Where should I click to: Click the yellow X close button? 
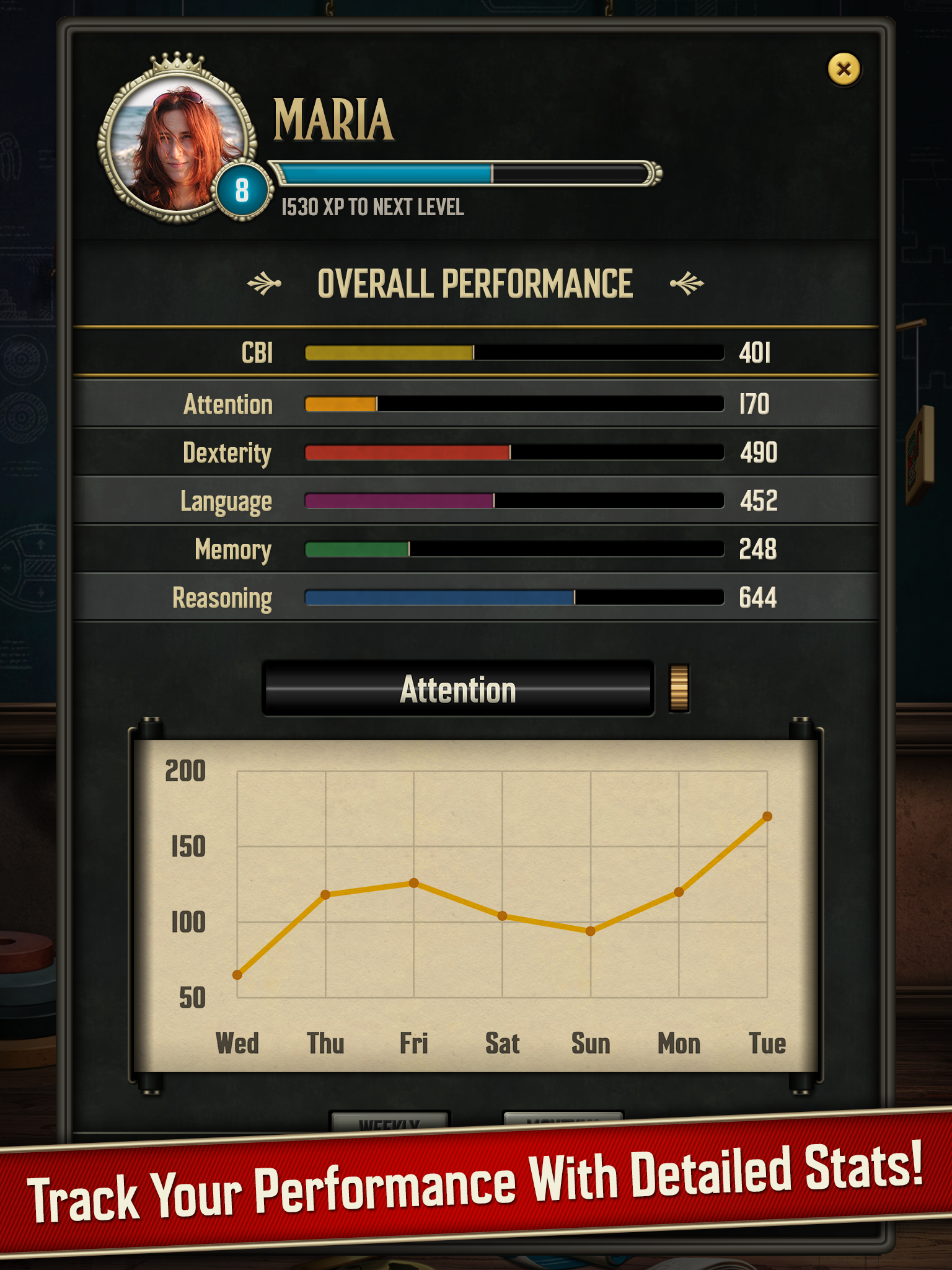coord(843,70)
